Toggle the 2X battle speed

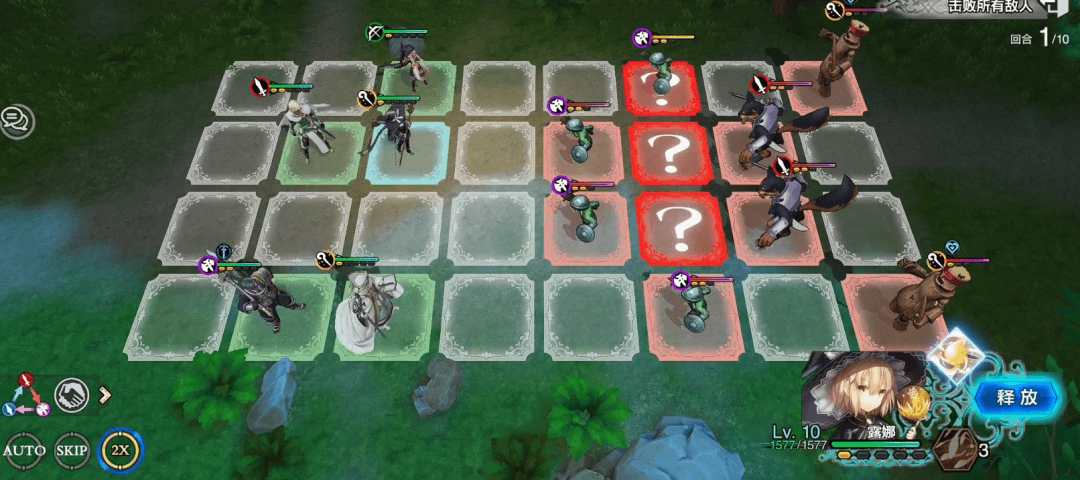(121, 450)
